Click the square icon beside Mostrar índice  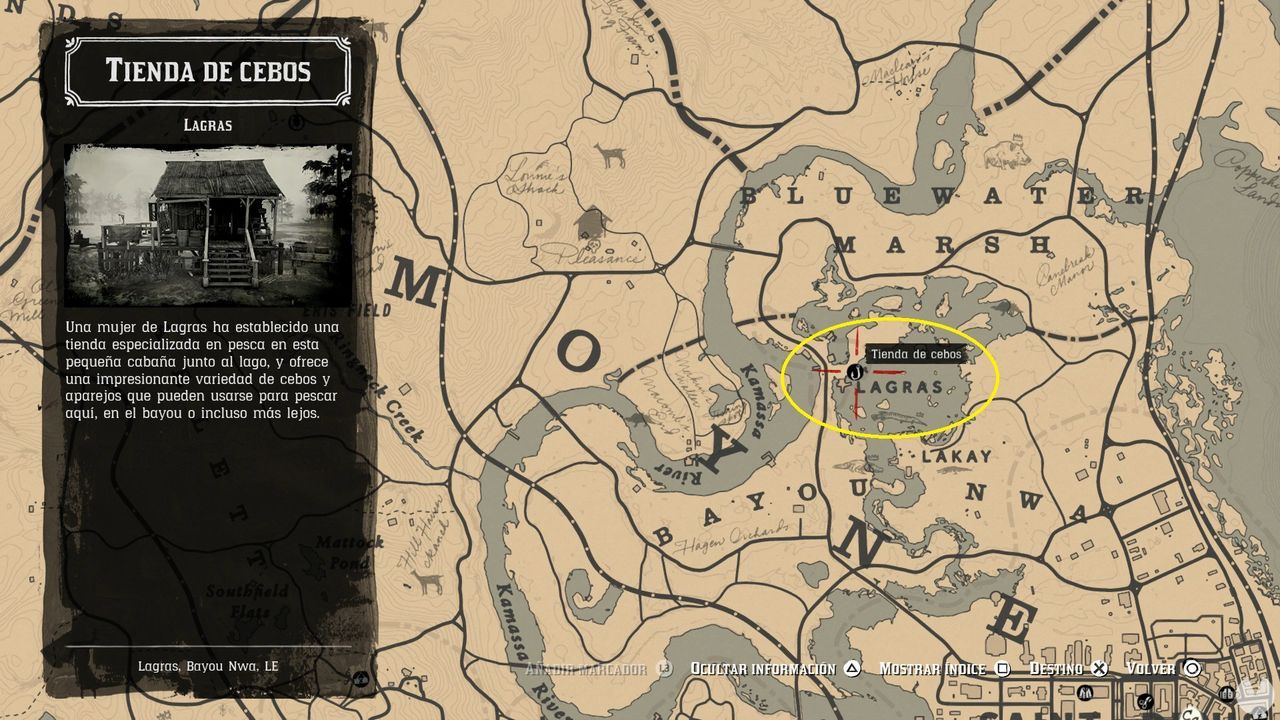point(1001,667)
